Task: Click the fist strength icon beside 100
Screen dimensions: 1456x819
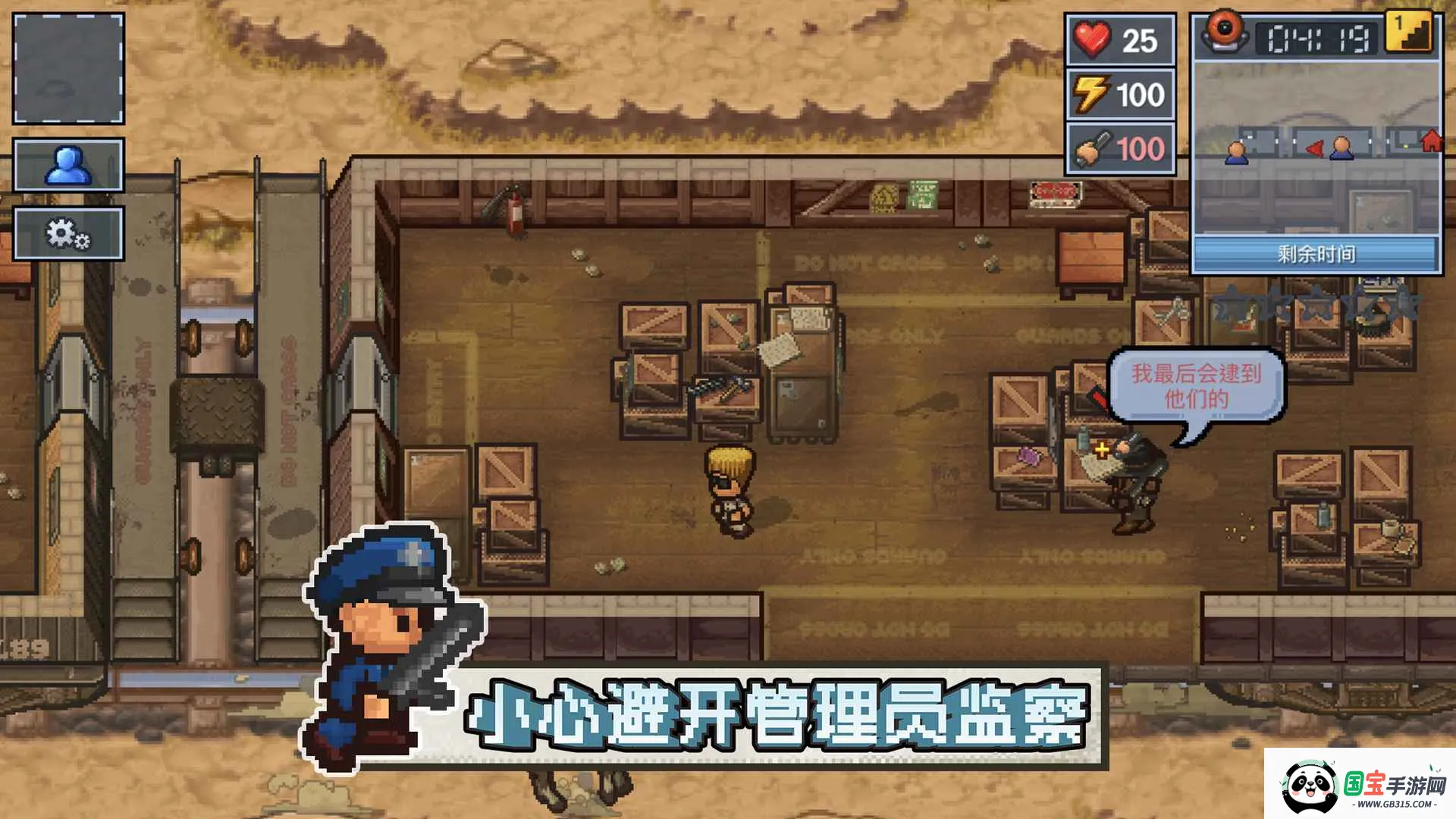Action: click(1089, 149)
